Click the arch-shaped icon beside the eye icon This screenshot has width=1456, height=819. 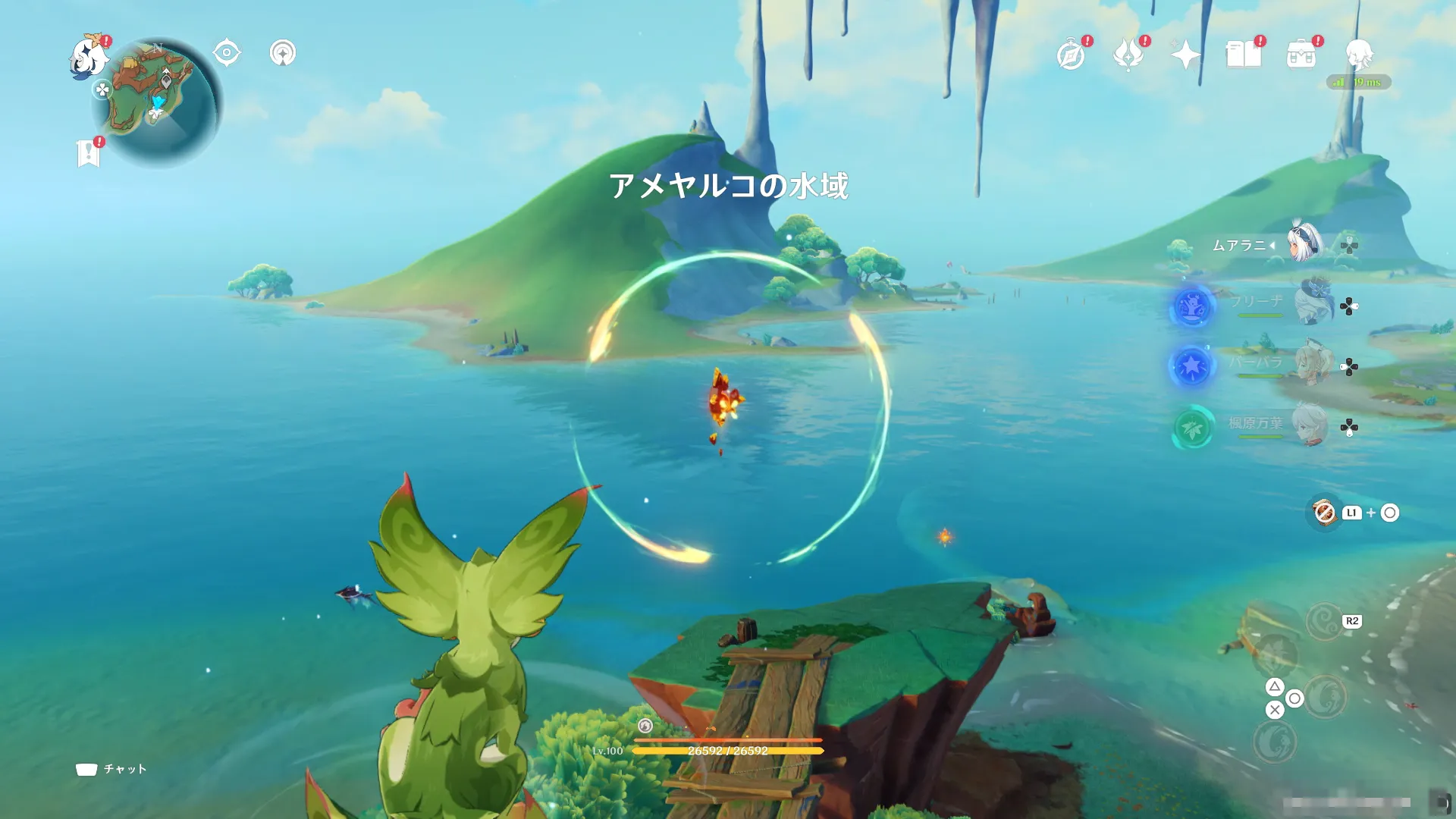click(x=283, y=53)
